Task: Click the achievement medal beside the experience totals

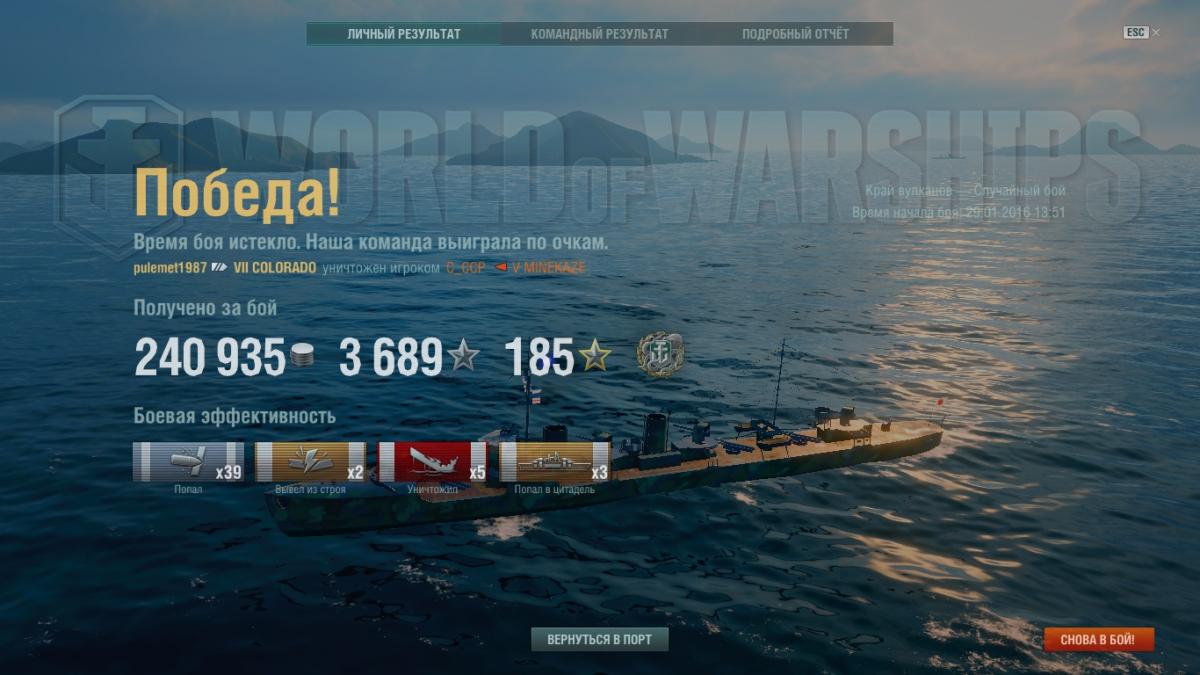Action: pos(660,355)
